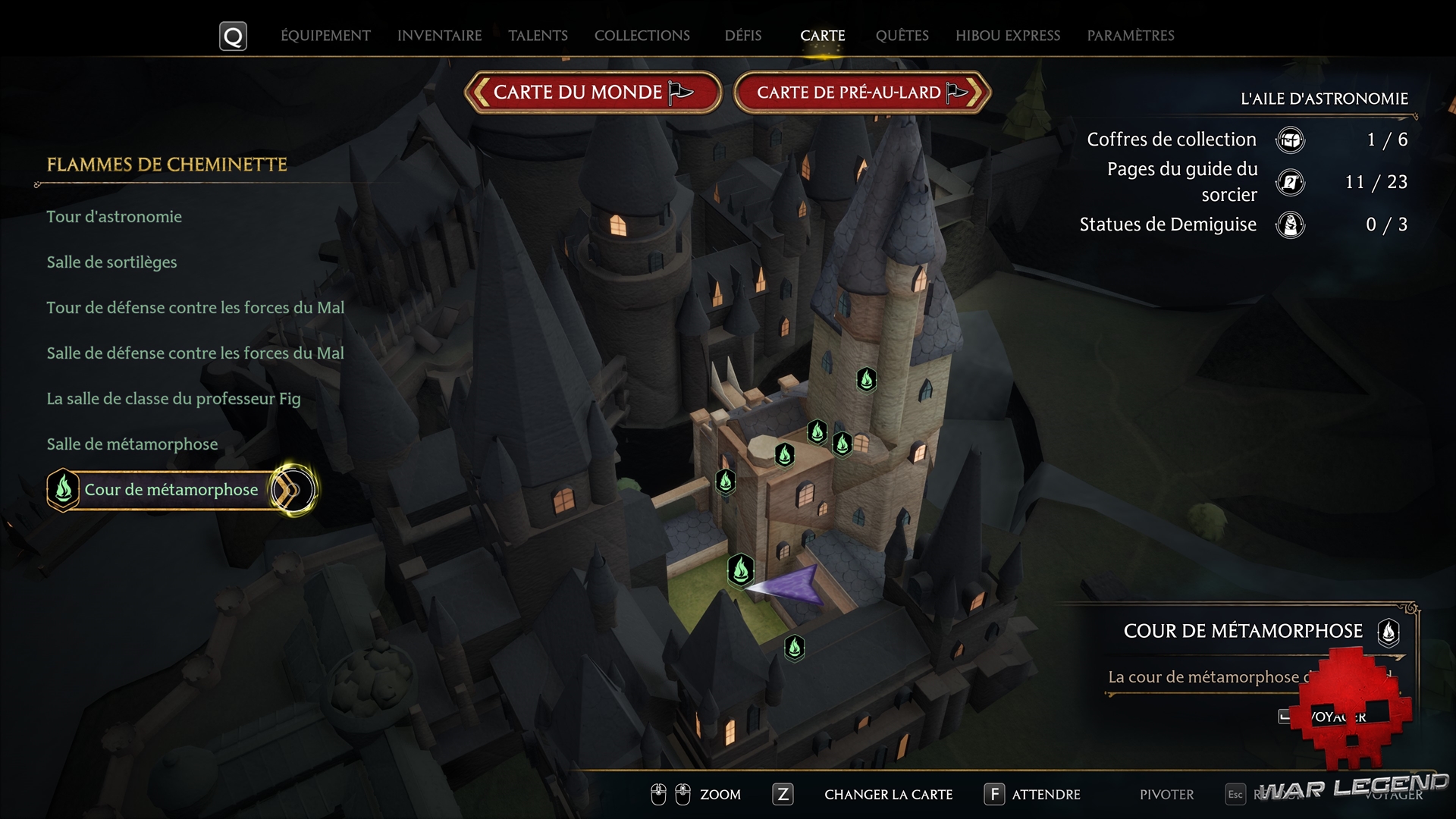
Task: Choose the Salle de sortilèges entry
Action: coord(112,262)
